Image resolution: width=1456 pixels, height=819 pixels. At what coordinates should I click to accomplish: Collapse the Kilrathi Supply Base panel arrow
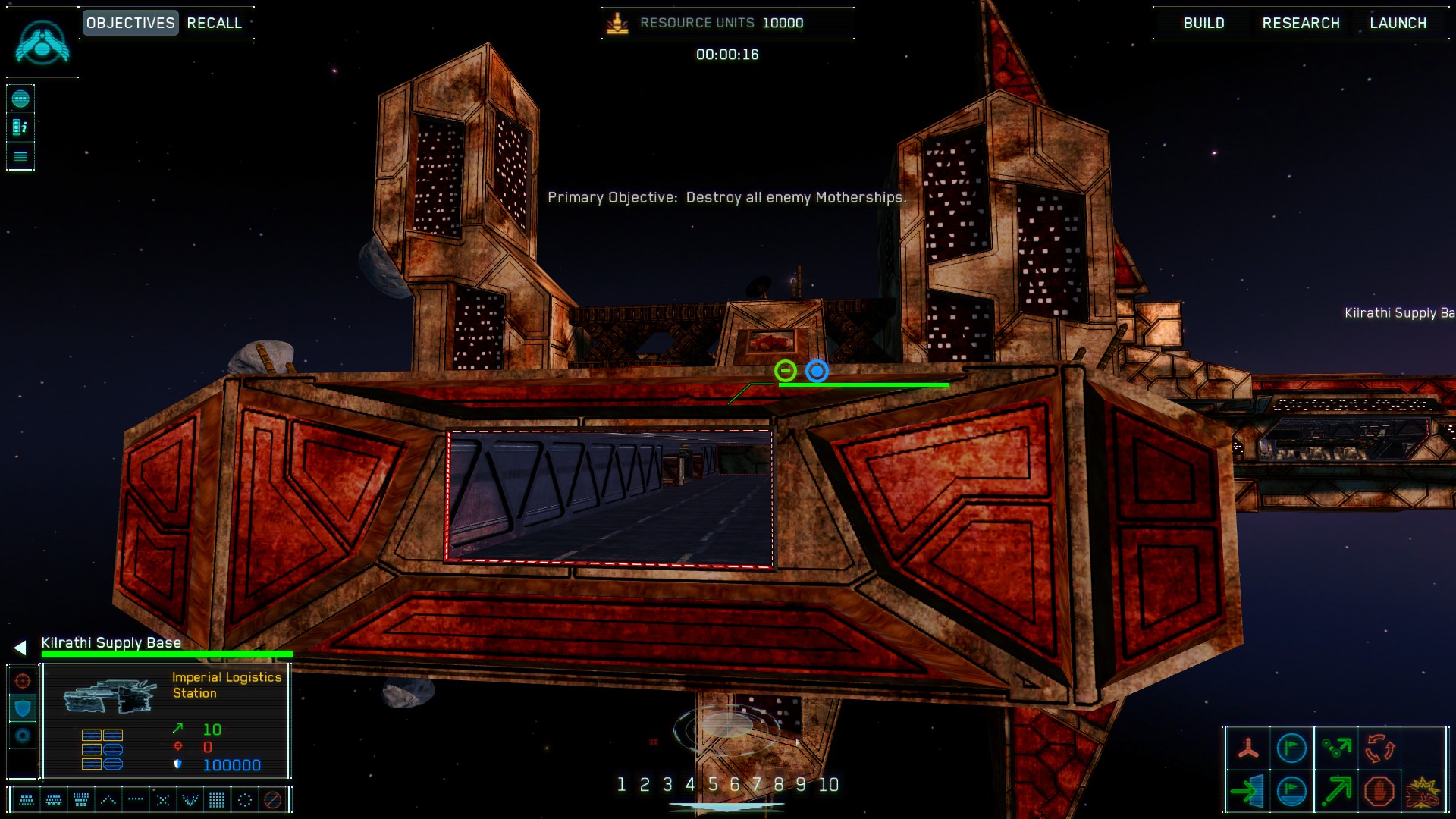click(20, 647)
